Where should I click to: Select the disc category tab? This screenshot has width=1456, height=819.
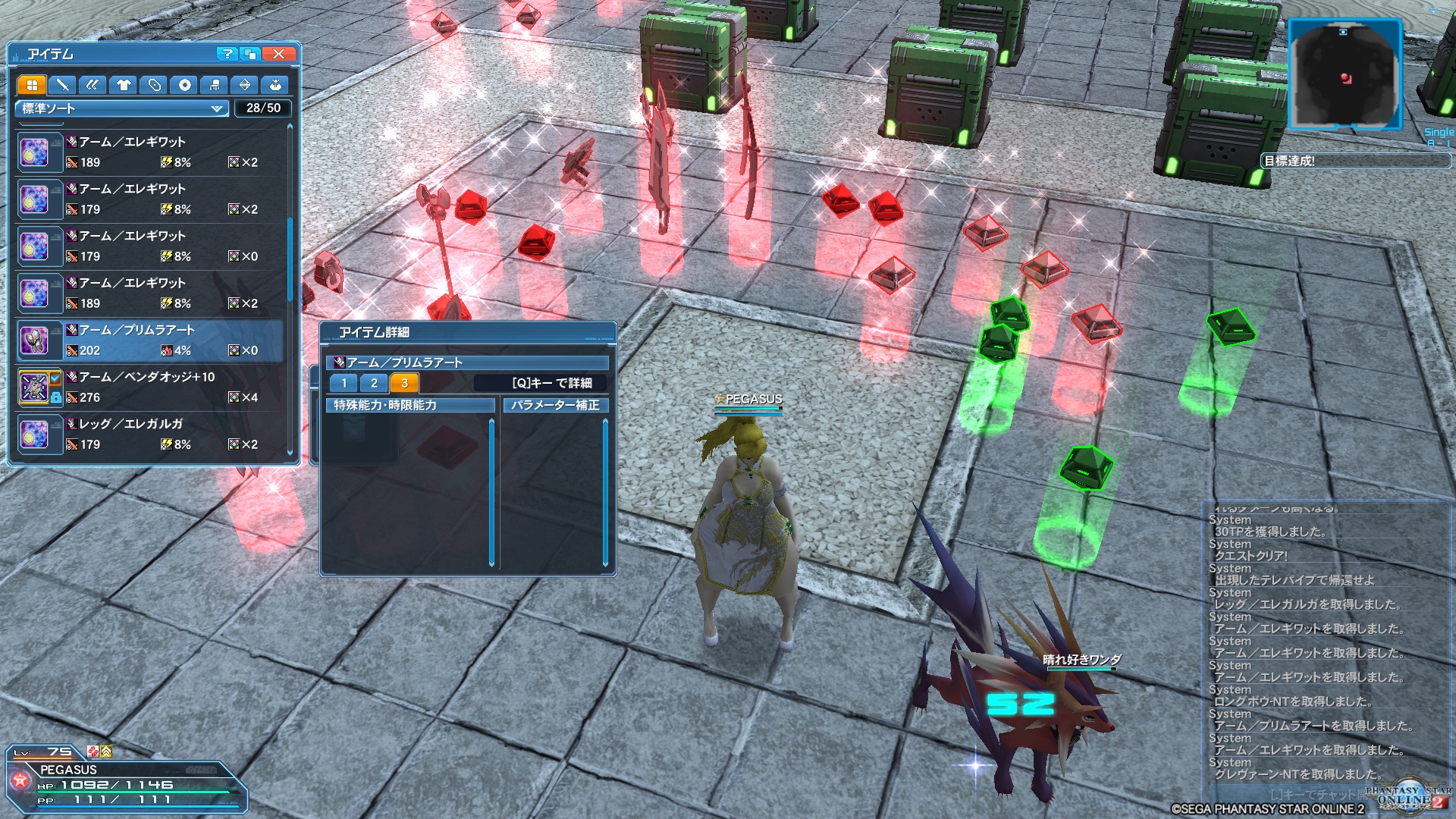tap(184, 85)
